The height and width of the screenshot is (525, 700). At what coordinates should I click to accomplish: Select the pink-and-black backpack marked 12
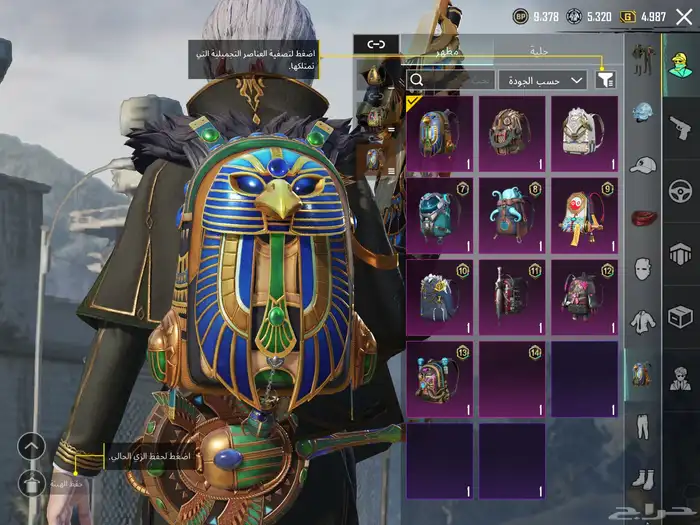[583, 297]
